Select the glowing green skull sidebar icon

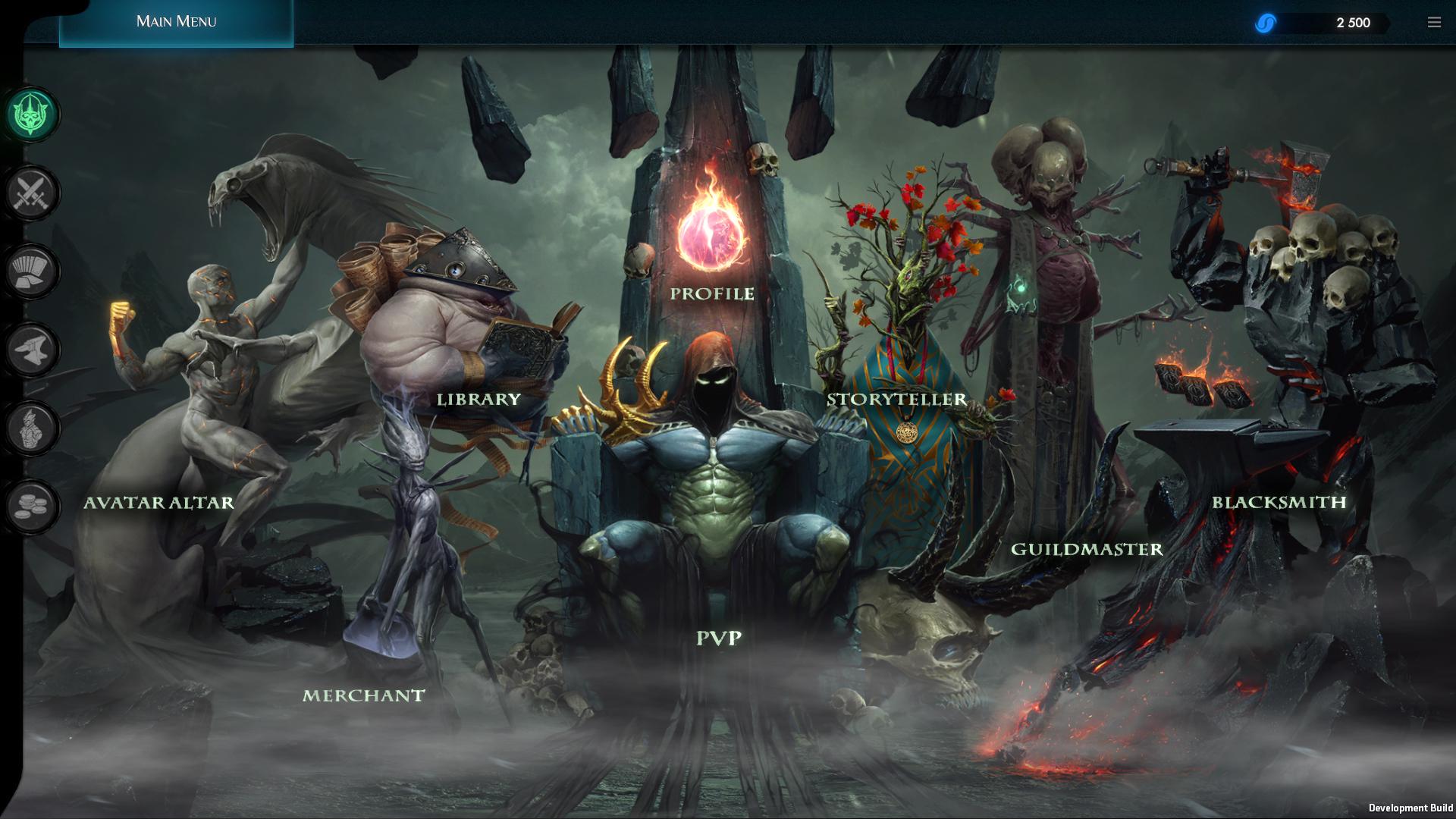point(31,115)
